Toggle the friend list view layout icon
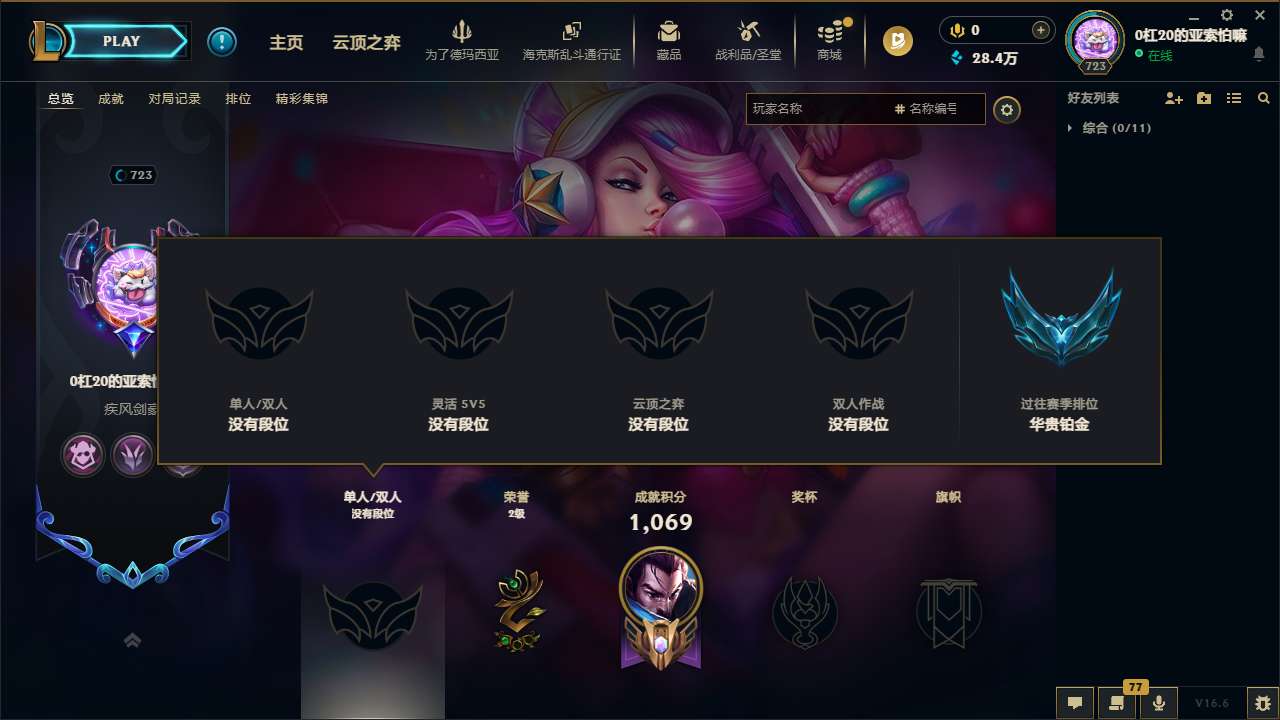Image resolution: width=1280 pixels, height=720 pixels. pos(1233,98)
